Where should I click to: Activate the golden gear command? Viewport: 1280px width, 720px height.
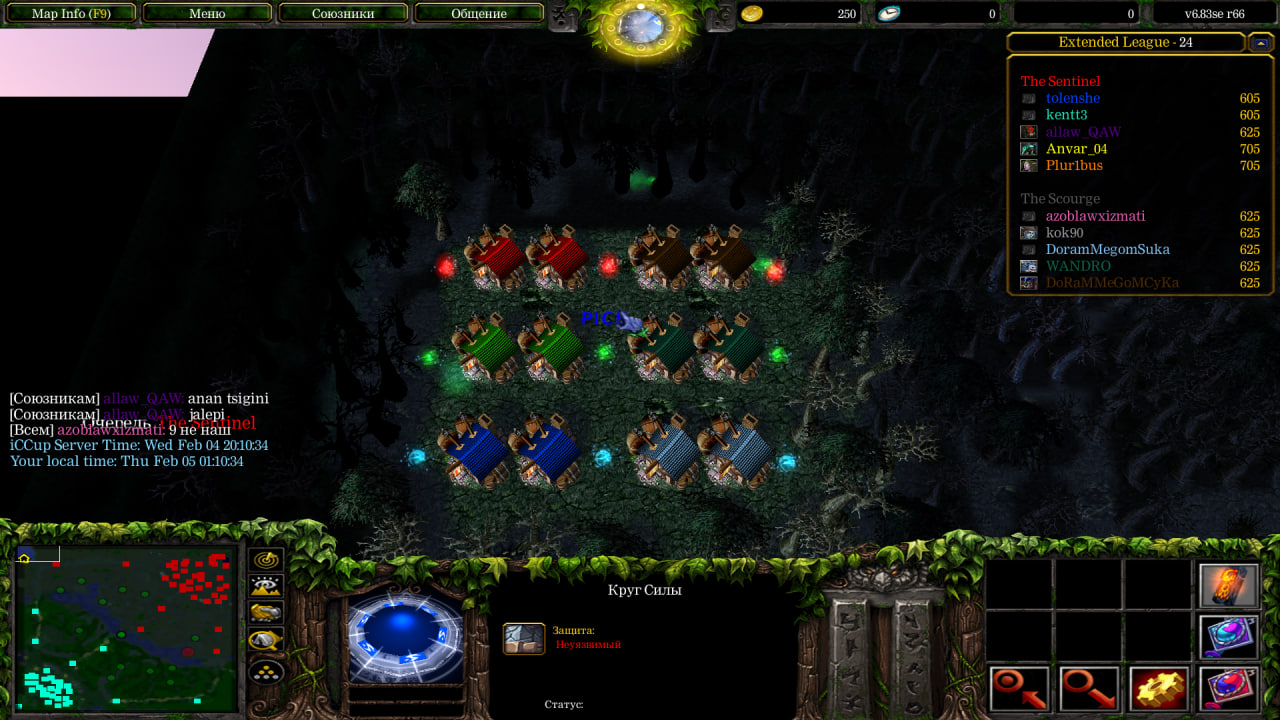click(1159, 689)
